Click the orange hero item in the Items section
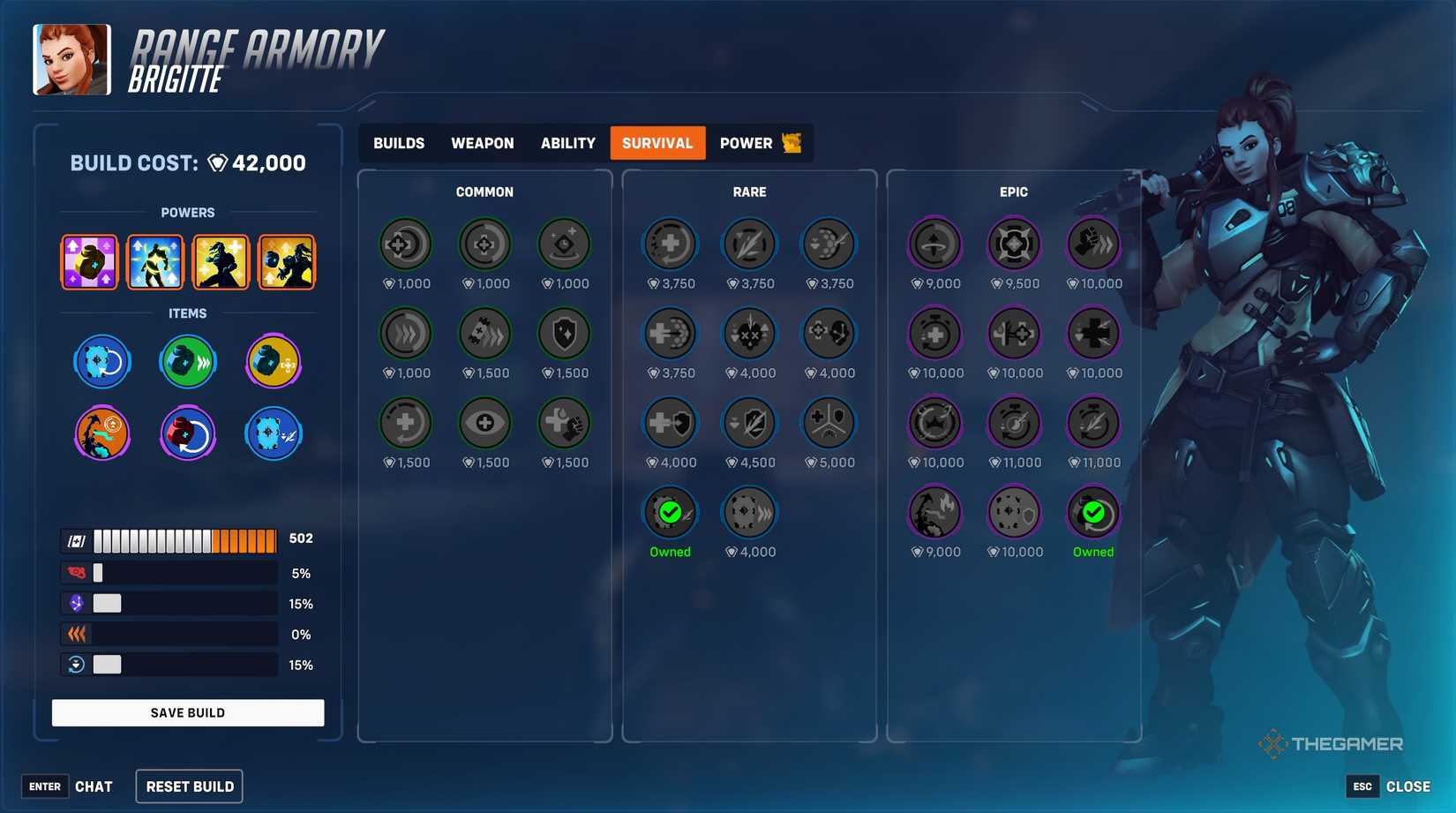Viewport: 1456px width, 813px height. (102, 433)
